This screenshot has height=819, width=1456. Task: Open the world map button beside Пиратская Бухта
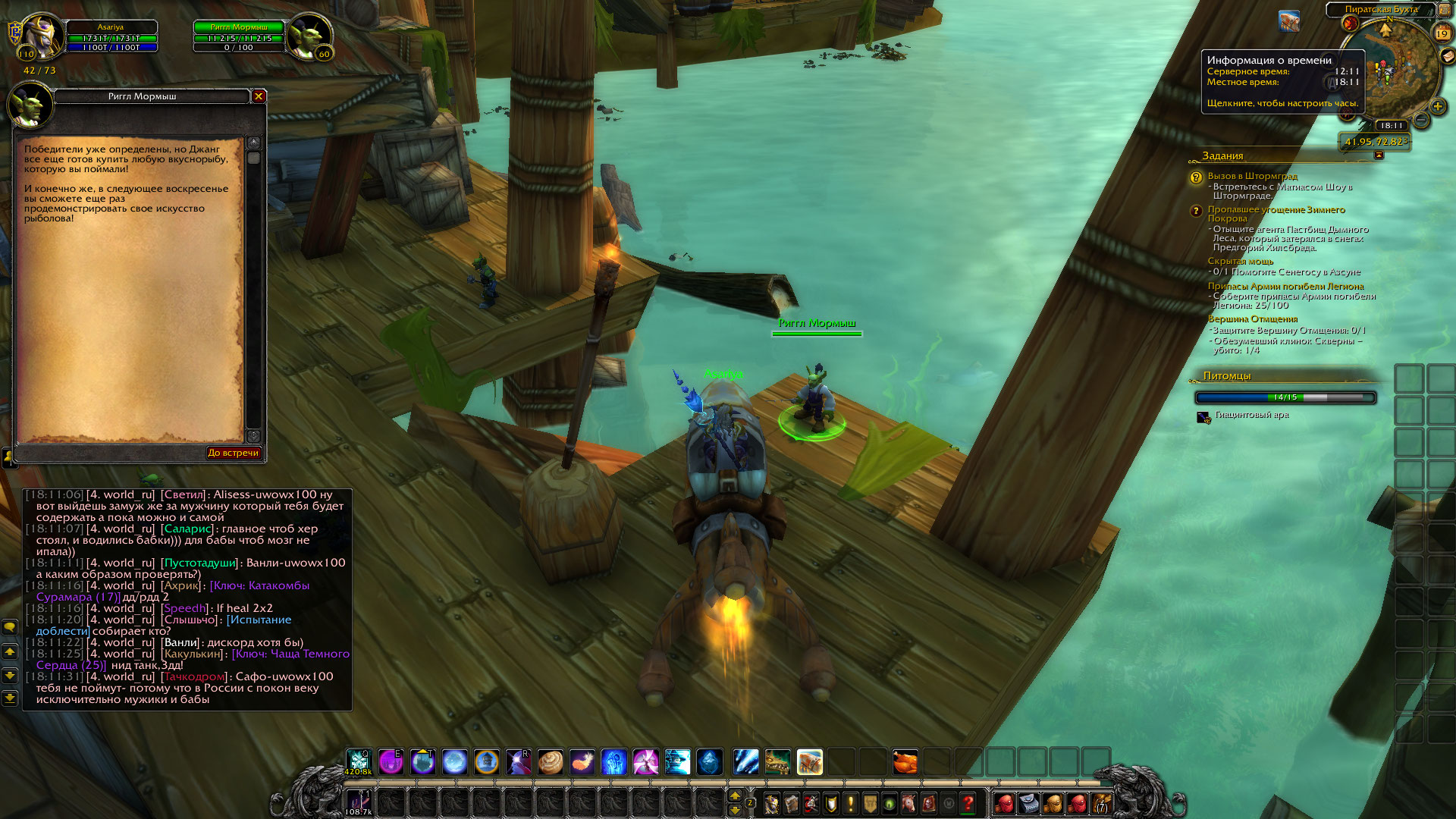pos(1445,10)
